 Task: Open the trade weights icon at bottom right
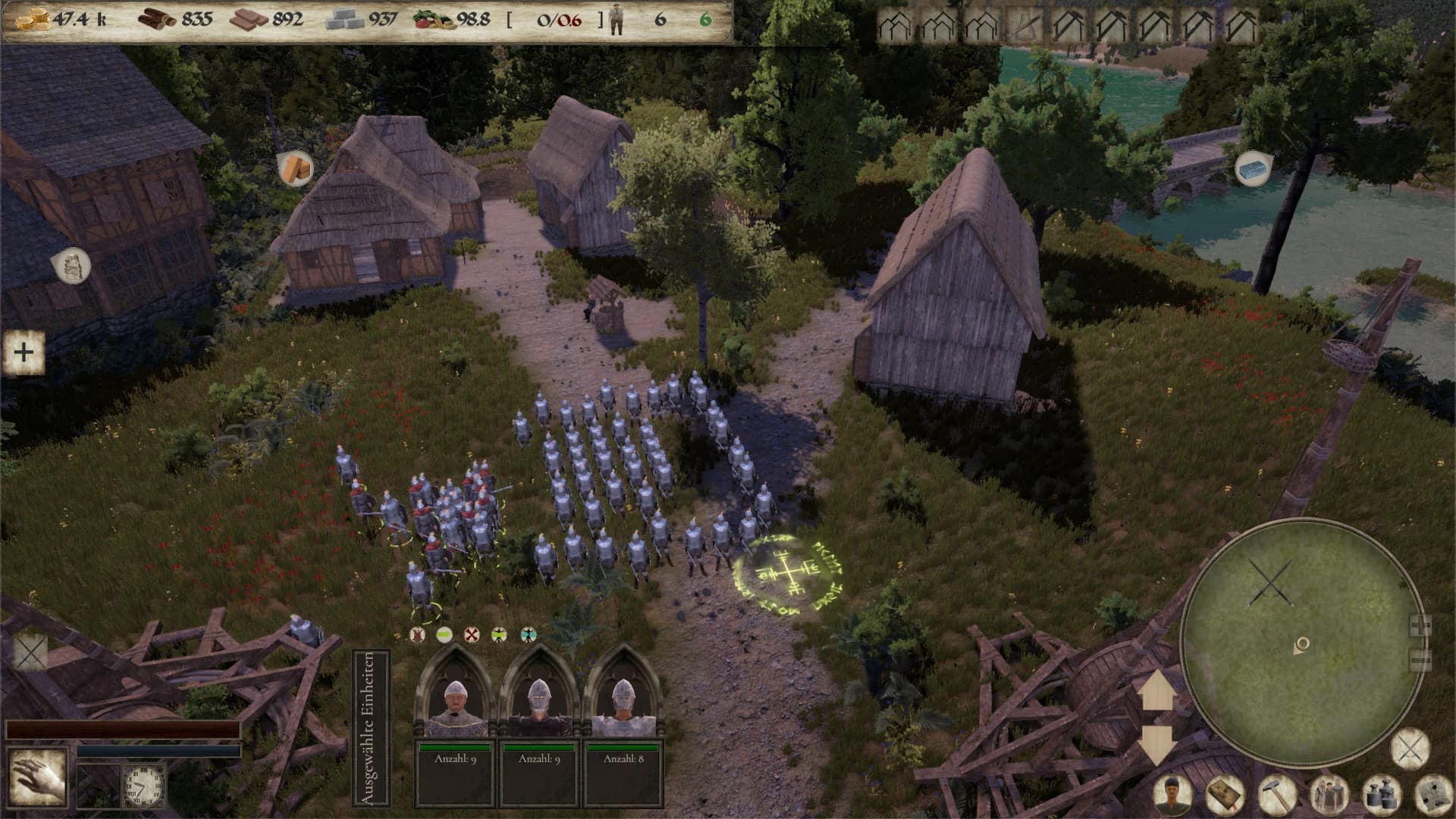(1382, 792)
